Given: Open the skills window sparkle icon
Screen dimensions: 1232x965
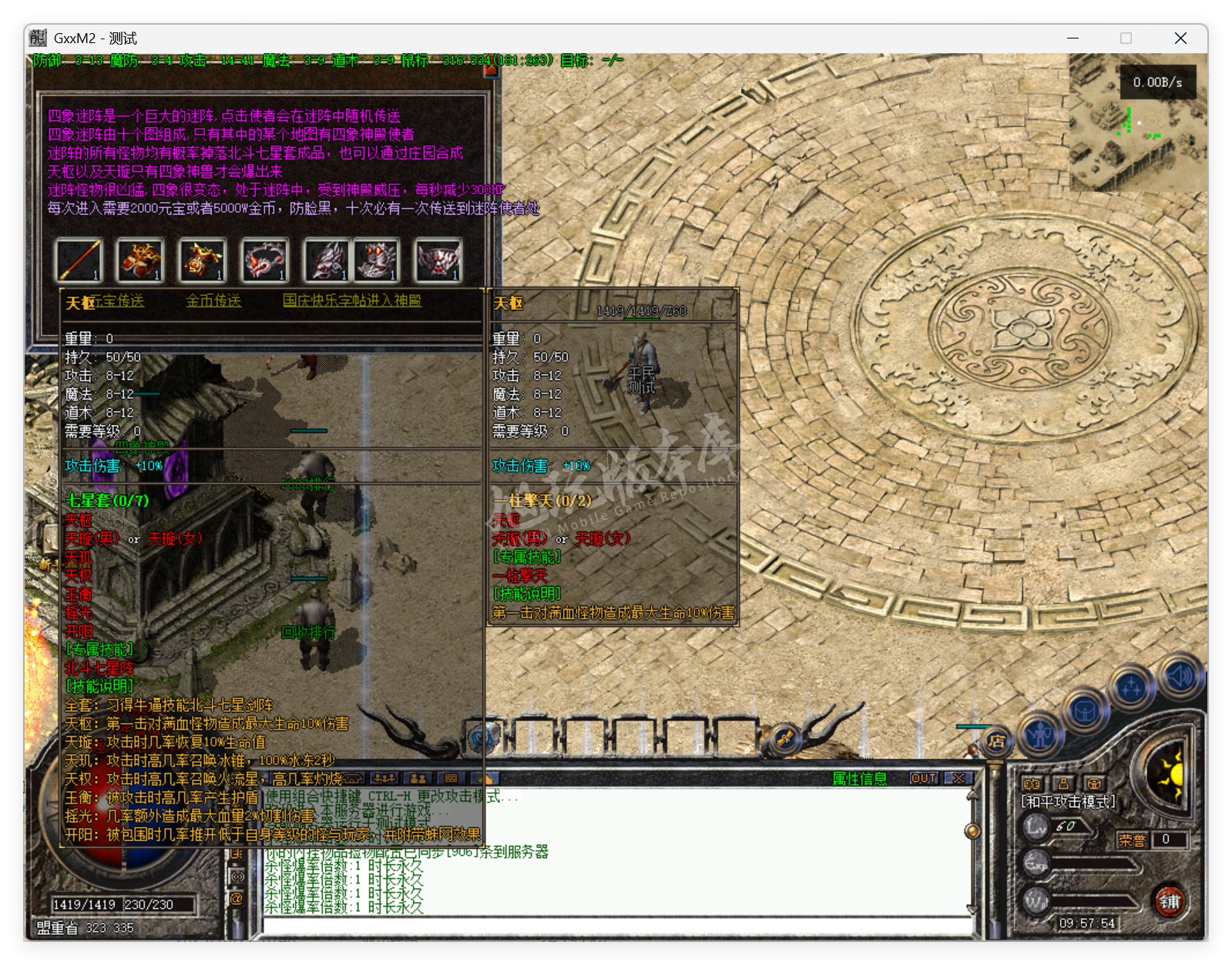Looking at the screenshot, I should coord(1132,685).
